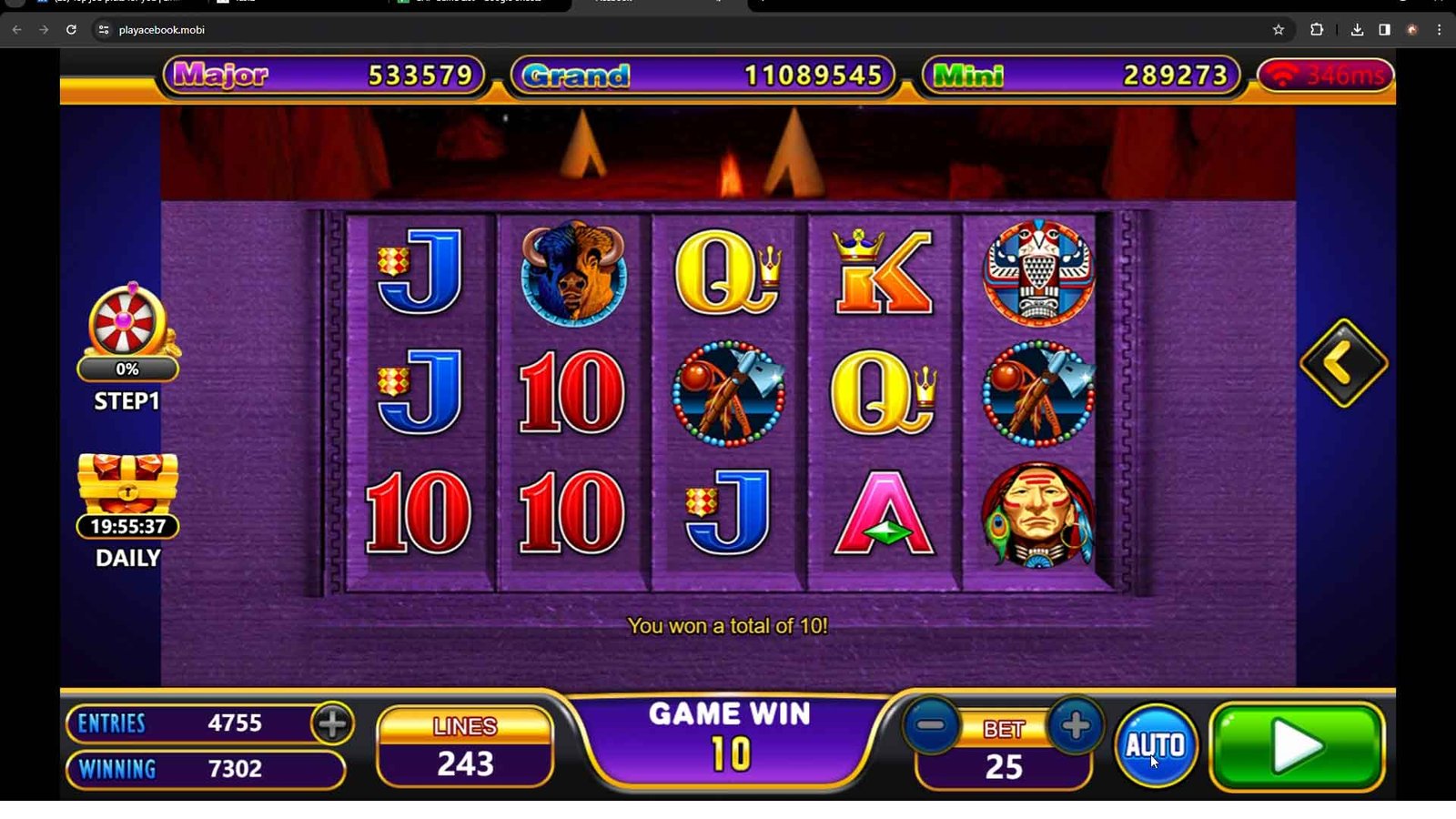This screenshot has width=1456, height=819.
Task: Decrease the bet with the minus button
Action: [x=931, y=726]
